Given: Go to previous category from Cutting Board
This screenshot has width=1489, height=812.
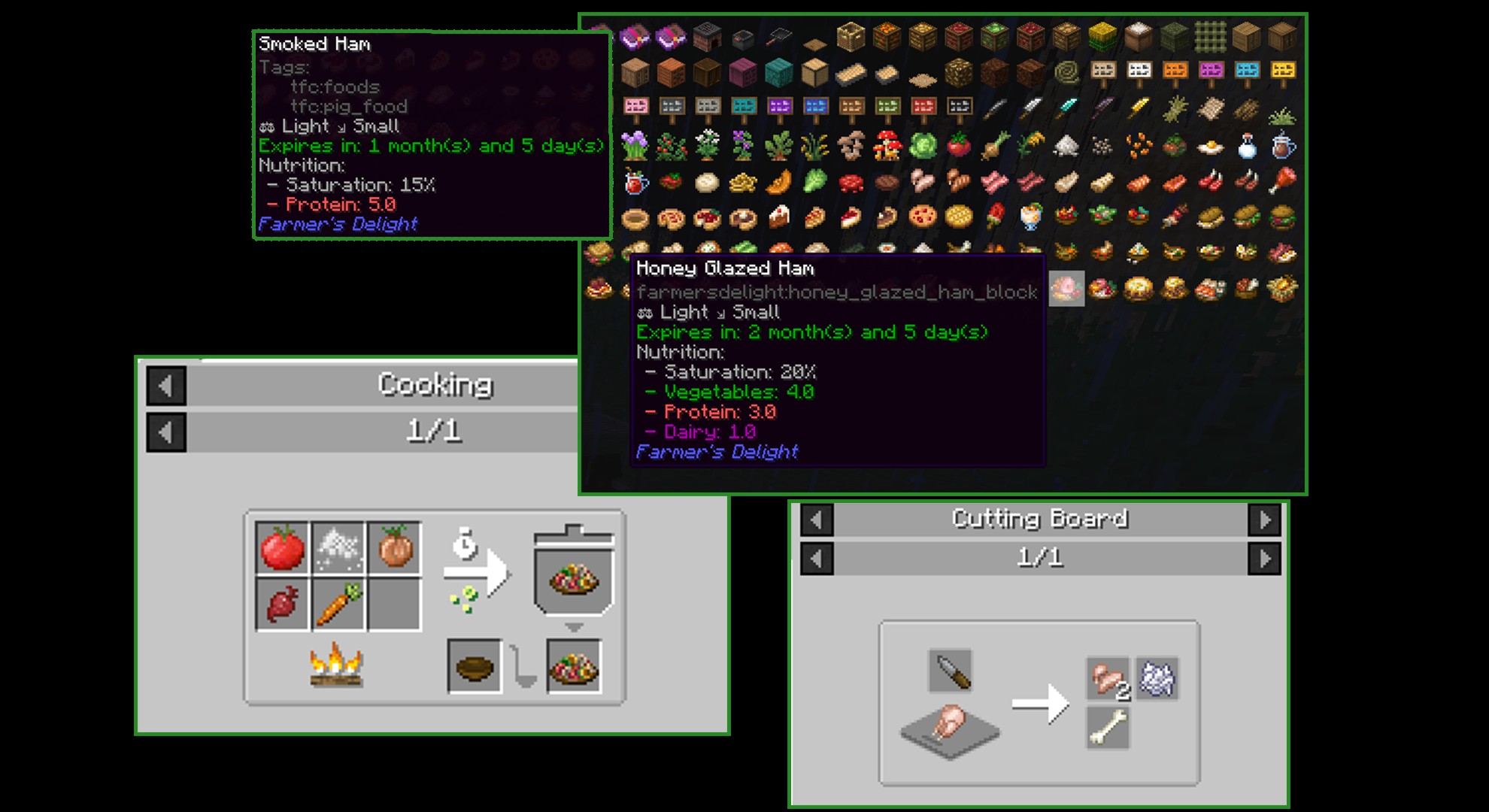Looking at the screenshot, I should pyautogui.click(x=817, y=520).
